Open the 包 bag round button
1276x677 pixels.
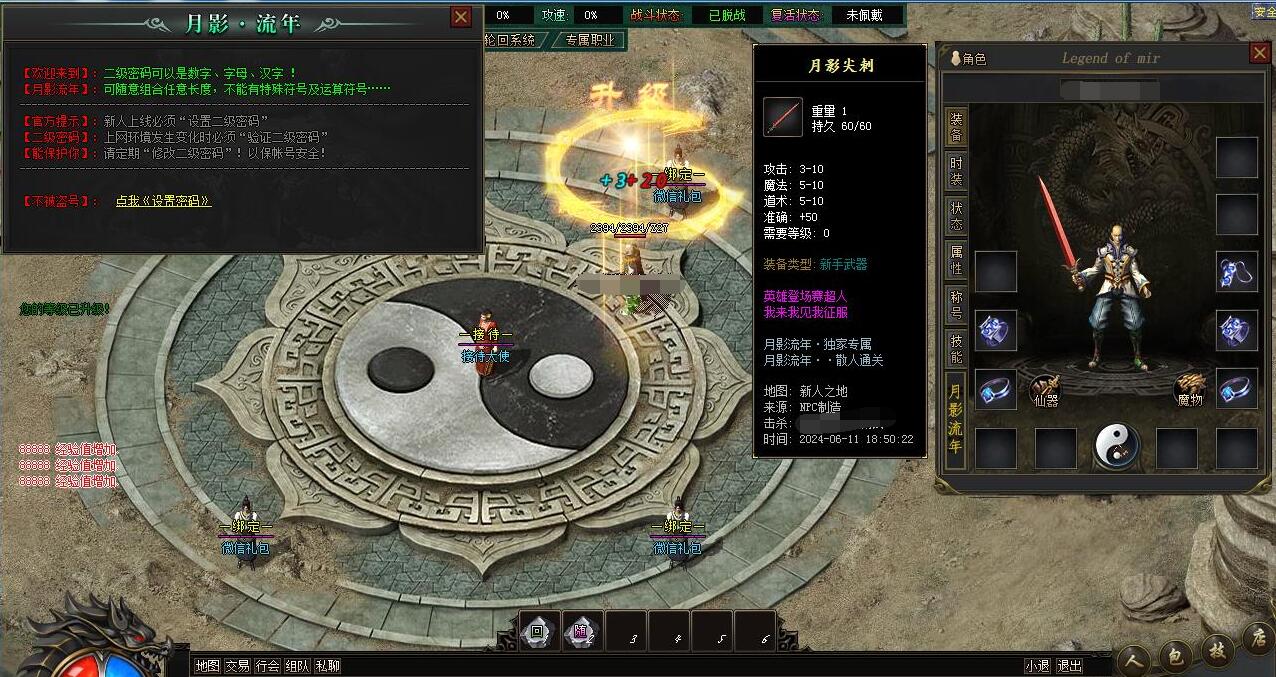(1175, 657)
